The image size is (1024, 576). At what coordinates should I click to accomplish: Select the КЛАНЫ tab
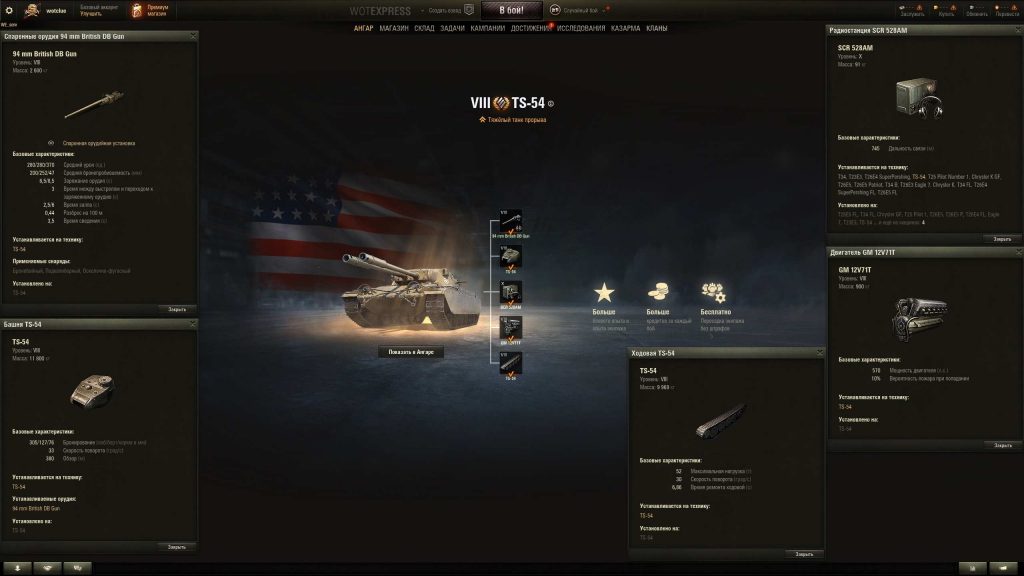657,28
